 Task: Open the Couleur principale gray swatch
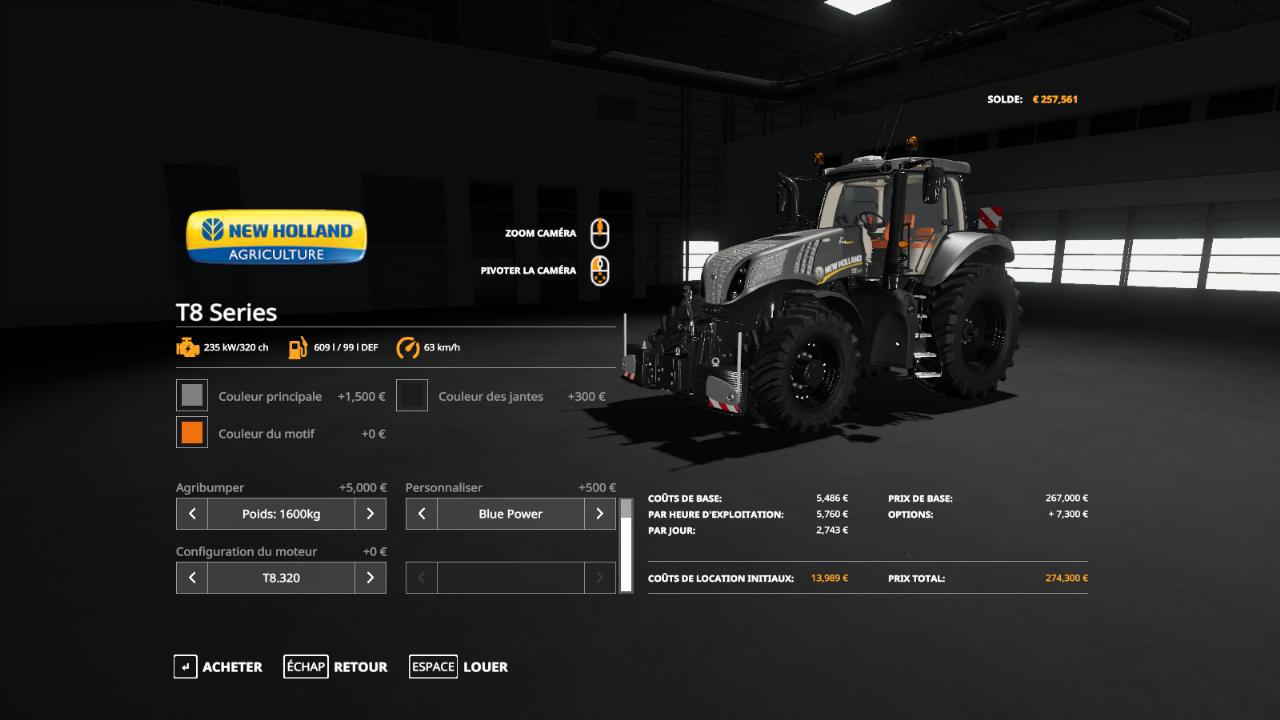coord(192,396)
